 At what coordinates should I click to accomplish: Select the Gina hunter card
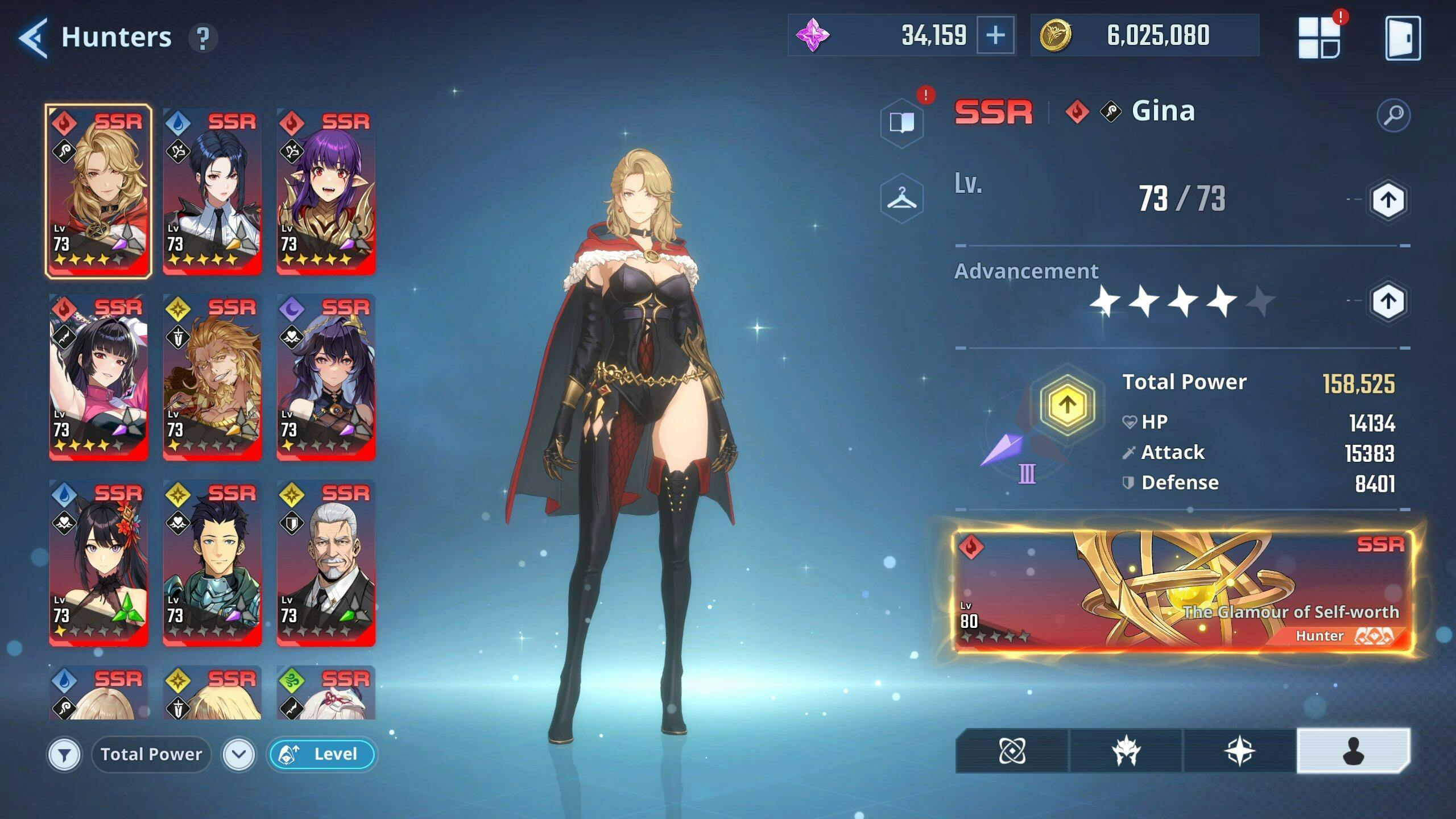pos(98,191)
